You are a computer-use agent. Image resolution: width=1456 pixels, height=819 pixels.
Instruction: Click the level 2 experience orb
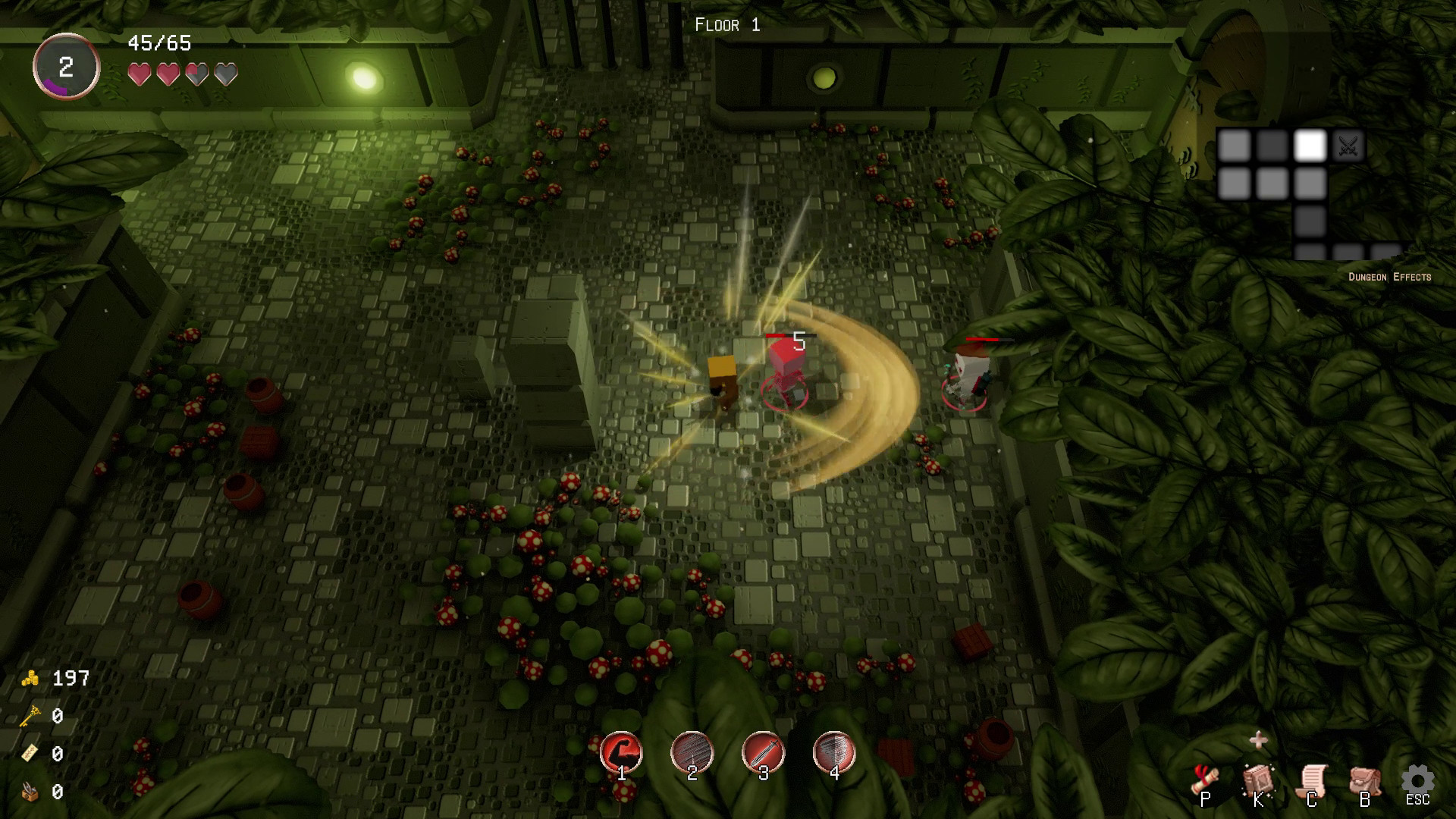click(x=66, y=67)
